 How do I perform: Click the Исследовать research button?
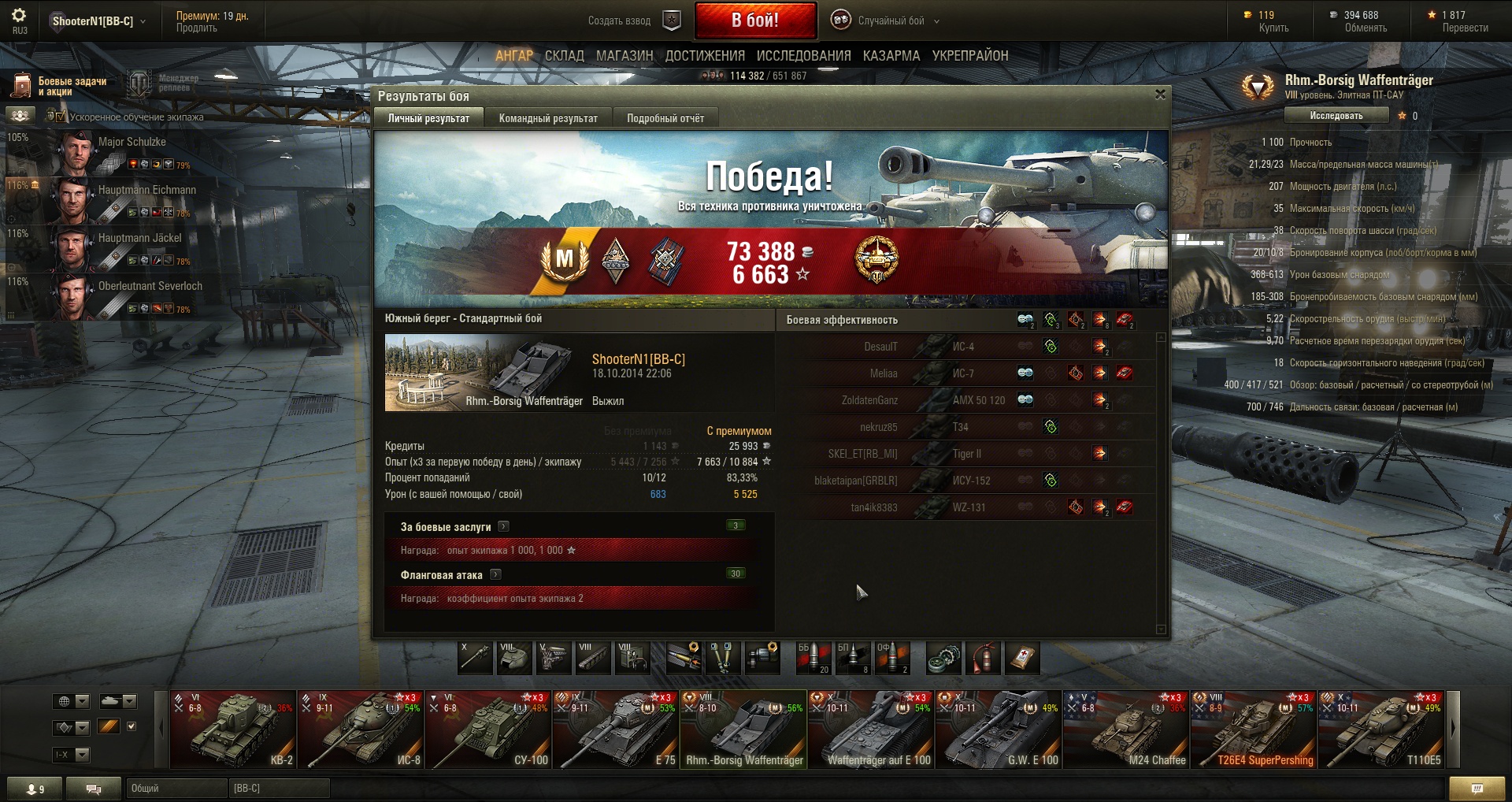(1336, 116)
